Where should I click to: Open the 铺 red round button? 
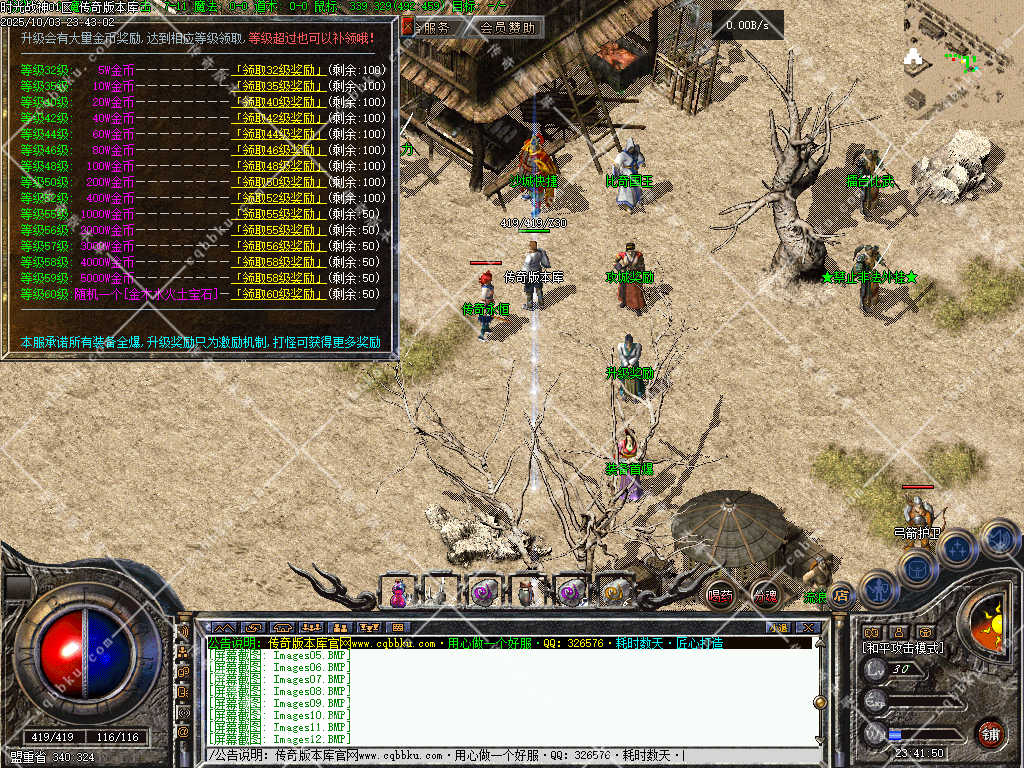tap(990, 733)
